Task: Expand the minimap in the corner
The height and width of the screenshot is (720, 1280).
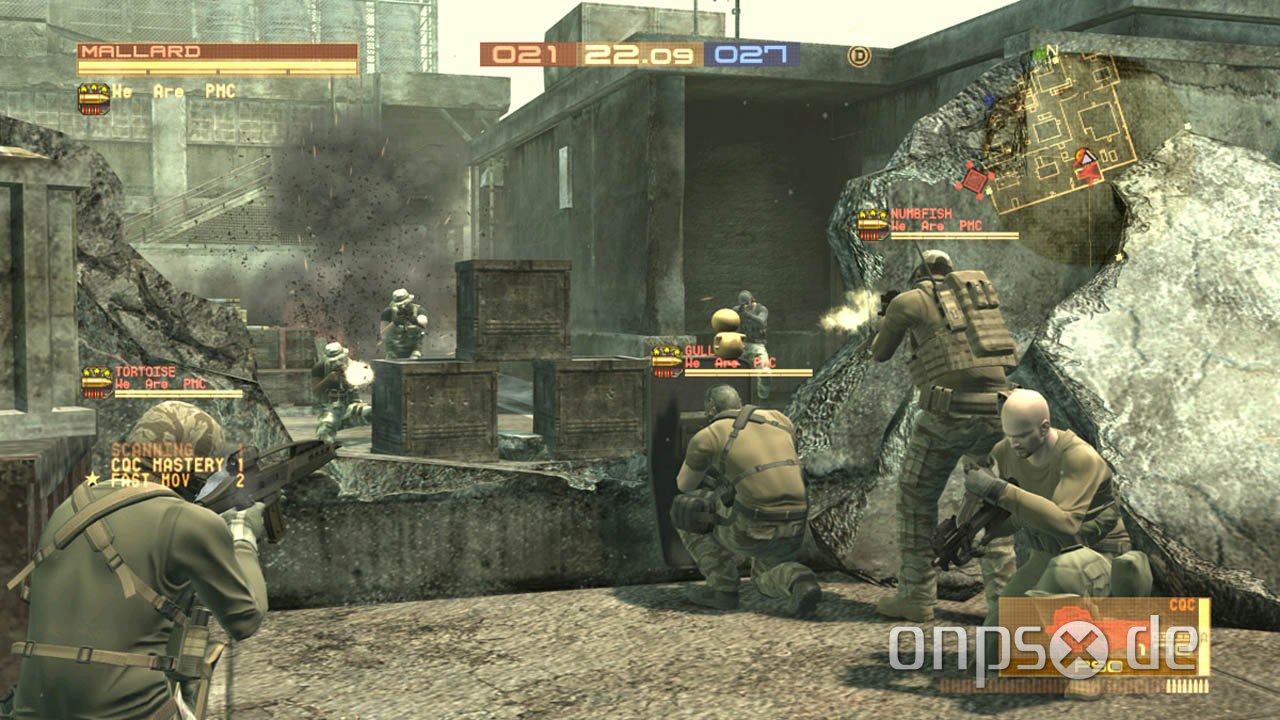Action: (1050, 130)
